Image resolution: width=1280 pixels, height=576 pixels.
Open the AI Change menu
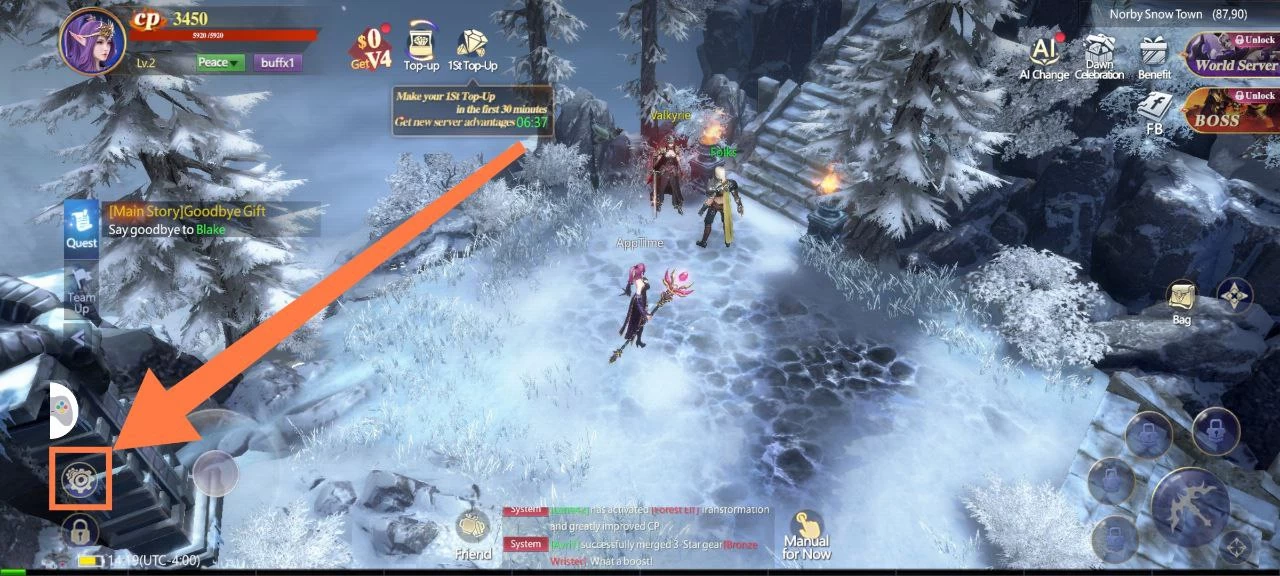point(1044,56)
